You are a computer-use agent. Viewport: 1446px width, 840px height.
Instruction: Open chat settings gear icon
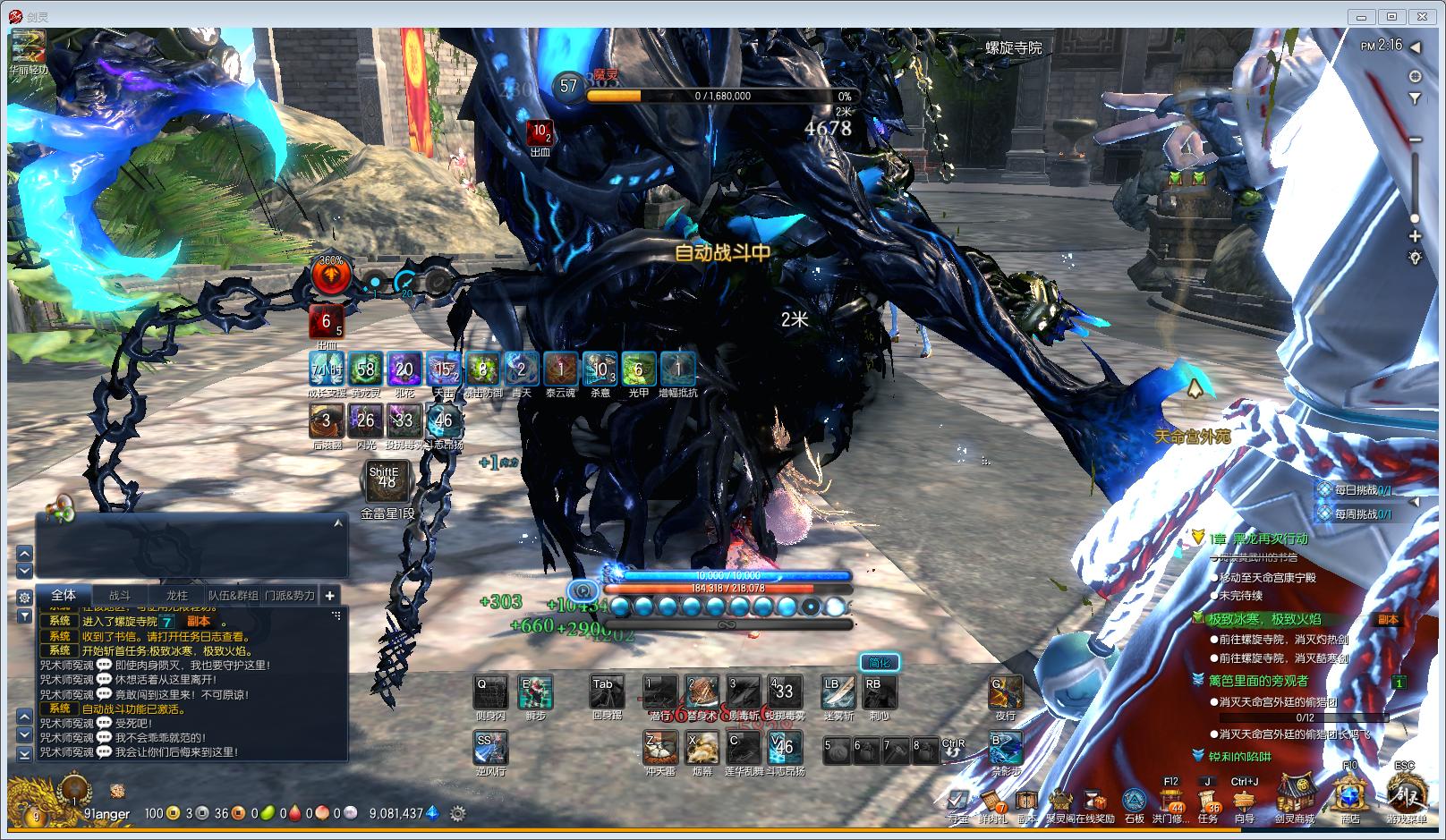click(25, 597)
